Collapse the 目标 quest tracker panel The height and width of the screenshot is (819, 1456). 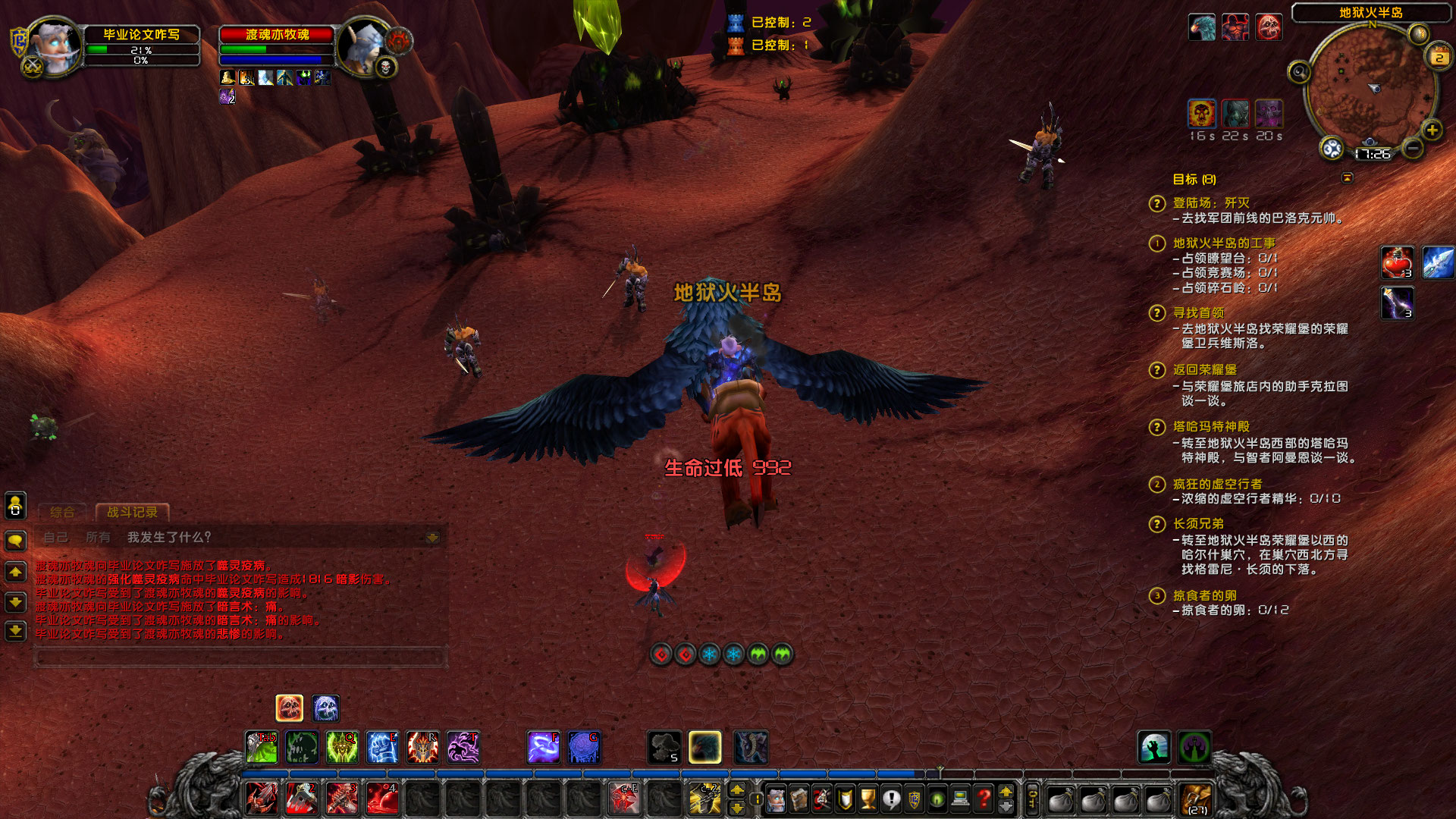(1348, 177)
